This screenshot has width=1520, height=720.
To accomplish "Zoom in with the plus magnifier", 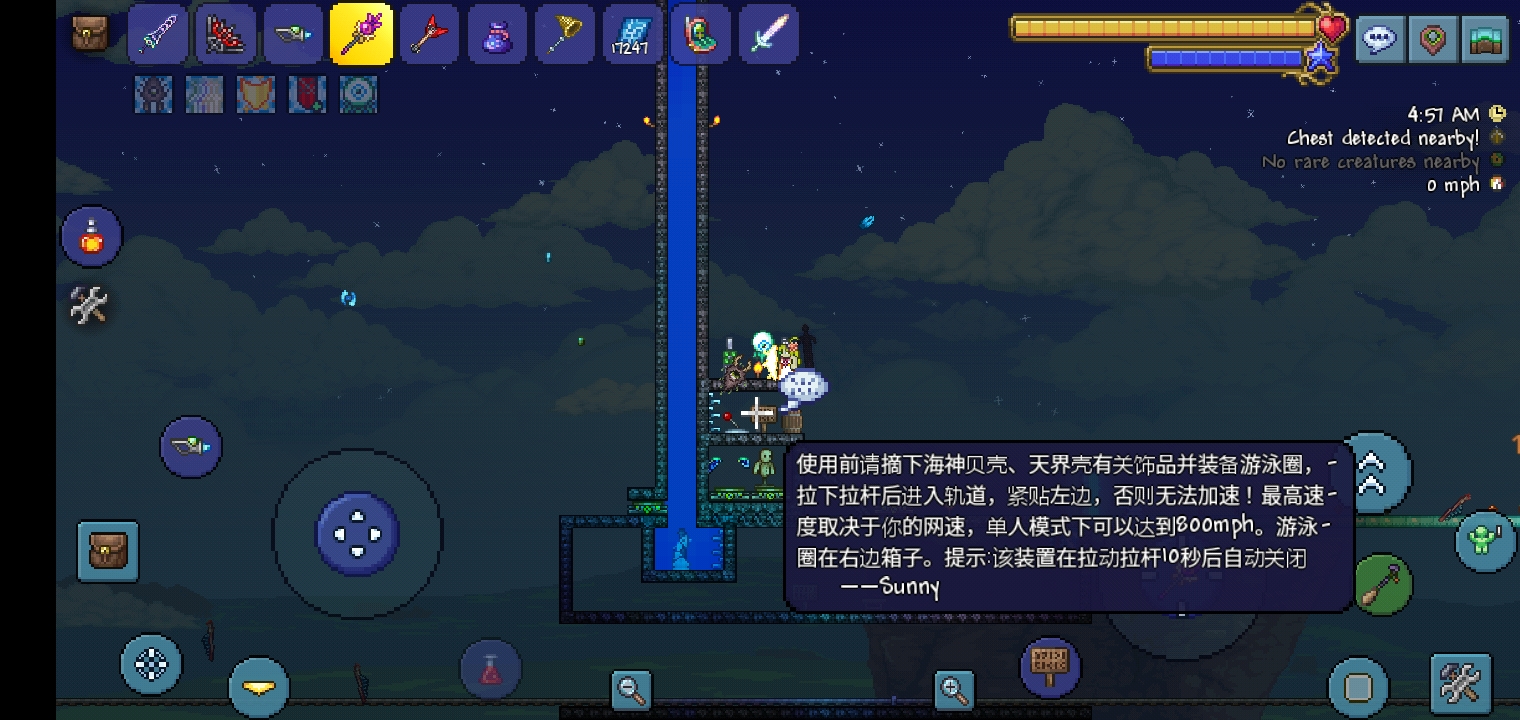I will click(x=954, y=688).
